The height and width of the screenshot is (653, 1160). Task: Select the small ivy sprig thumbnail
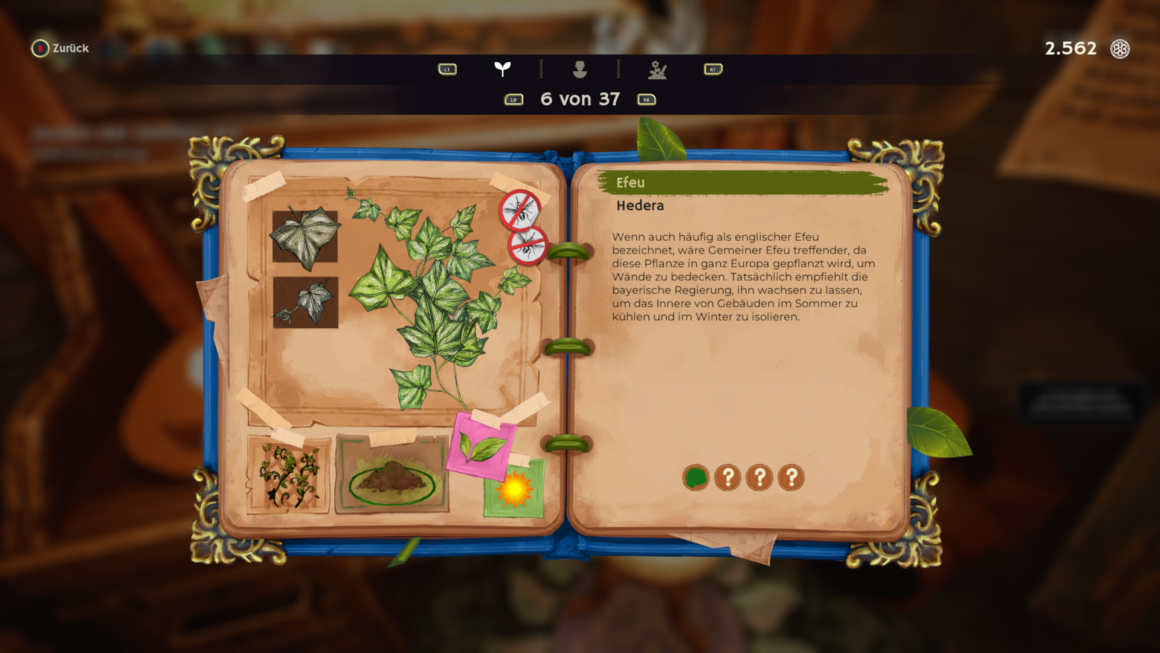click(x=305, y=302)
